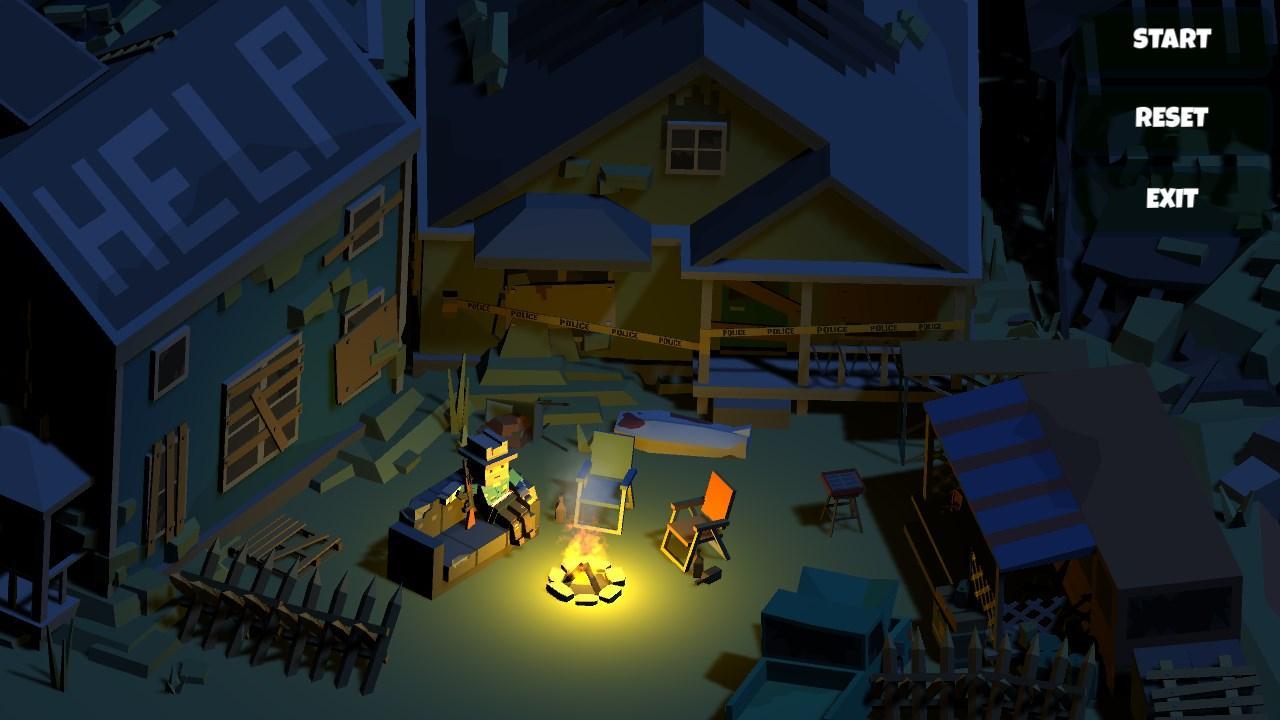Screen dimensions: 1280x720
Task: Click the RESET menu option
Action: pos(1172,118)
